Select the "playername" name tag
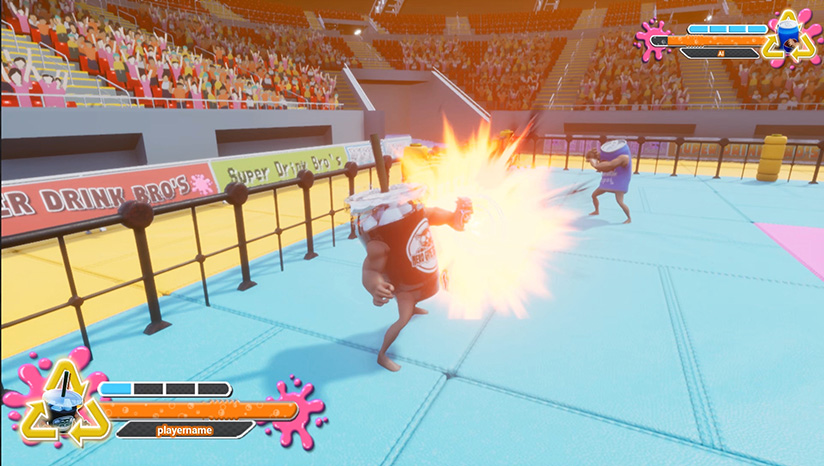 tap(186, 430)
